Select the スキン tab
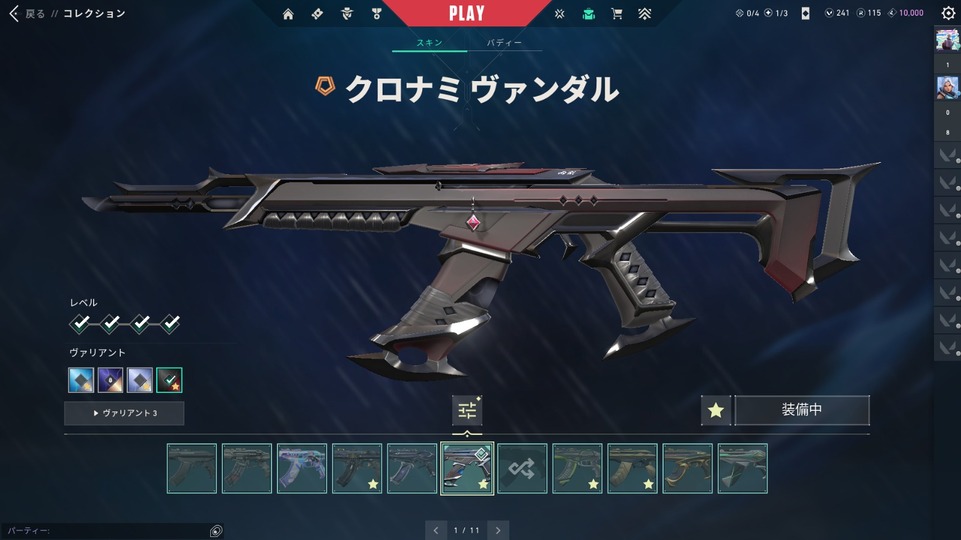 click(x=430, y=44)
